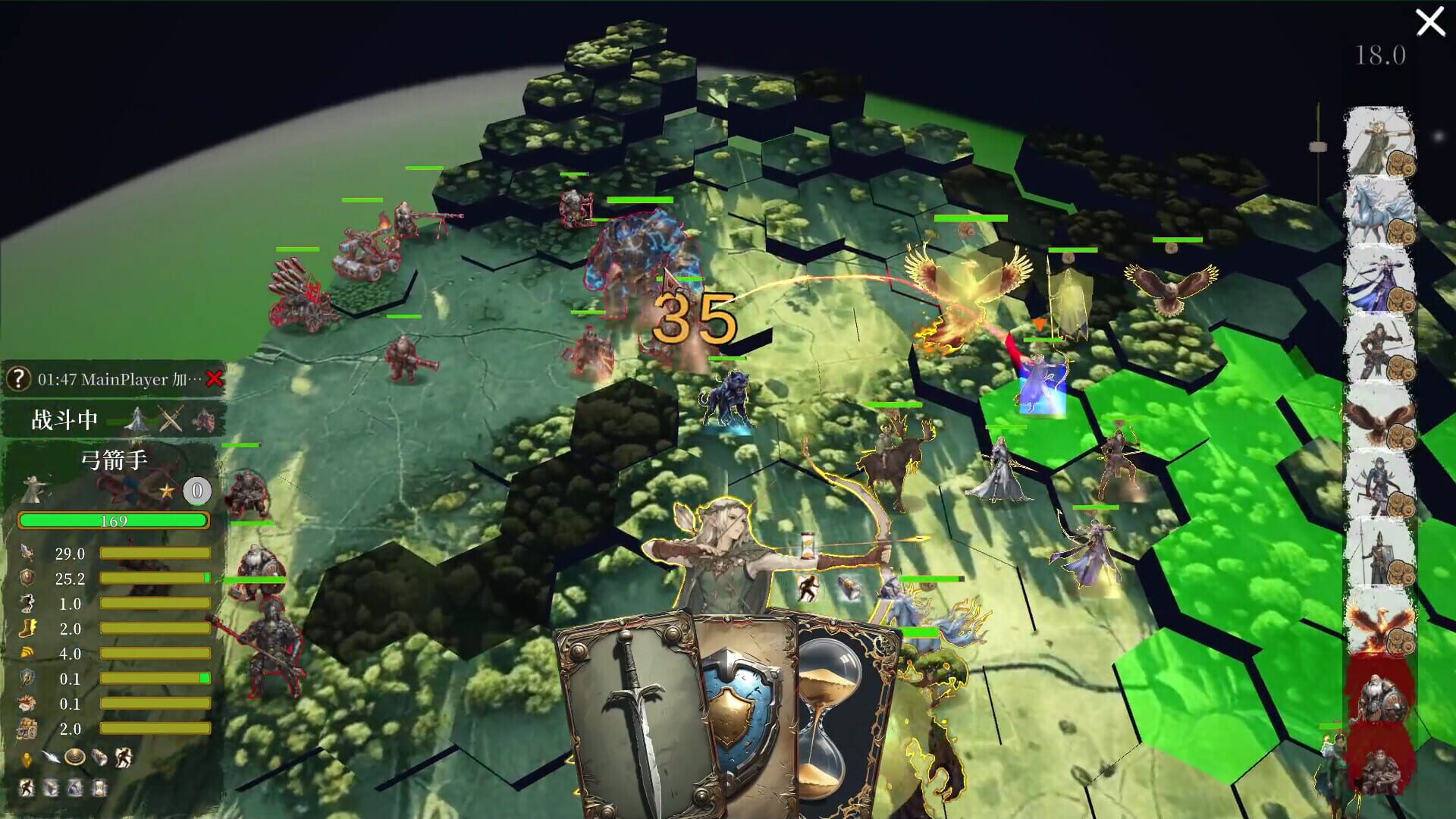Screen dimensions: 1456x819
Task: Select the hourglass ability icon in unit panel
Action: click(99, 787)
